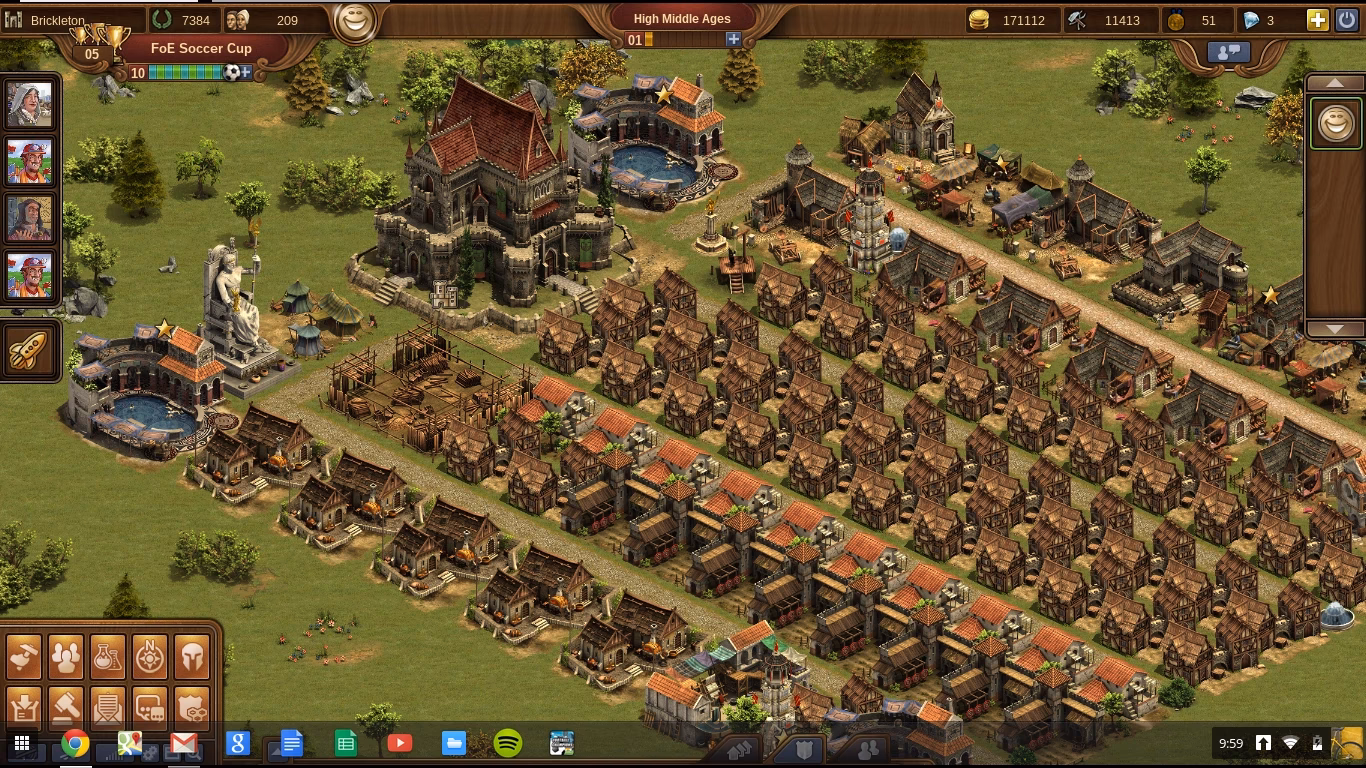Click the smiley face avatar on the right sidebar
The image size is (1366, 768).
[1337, 123]
